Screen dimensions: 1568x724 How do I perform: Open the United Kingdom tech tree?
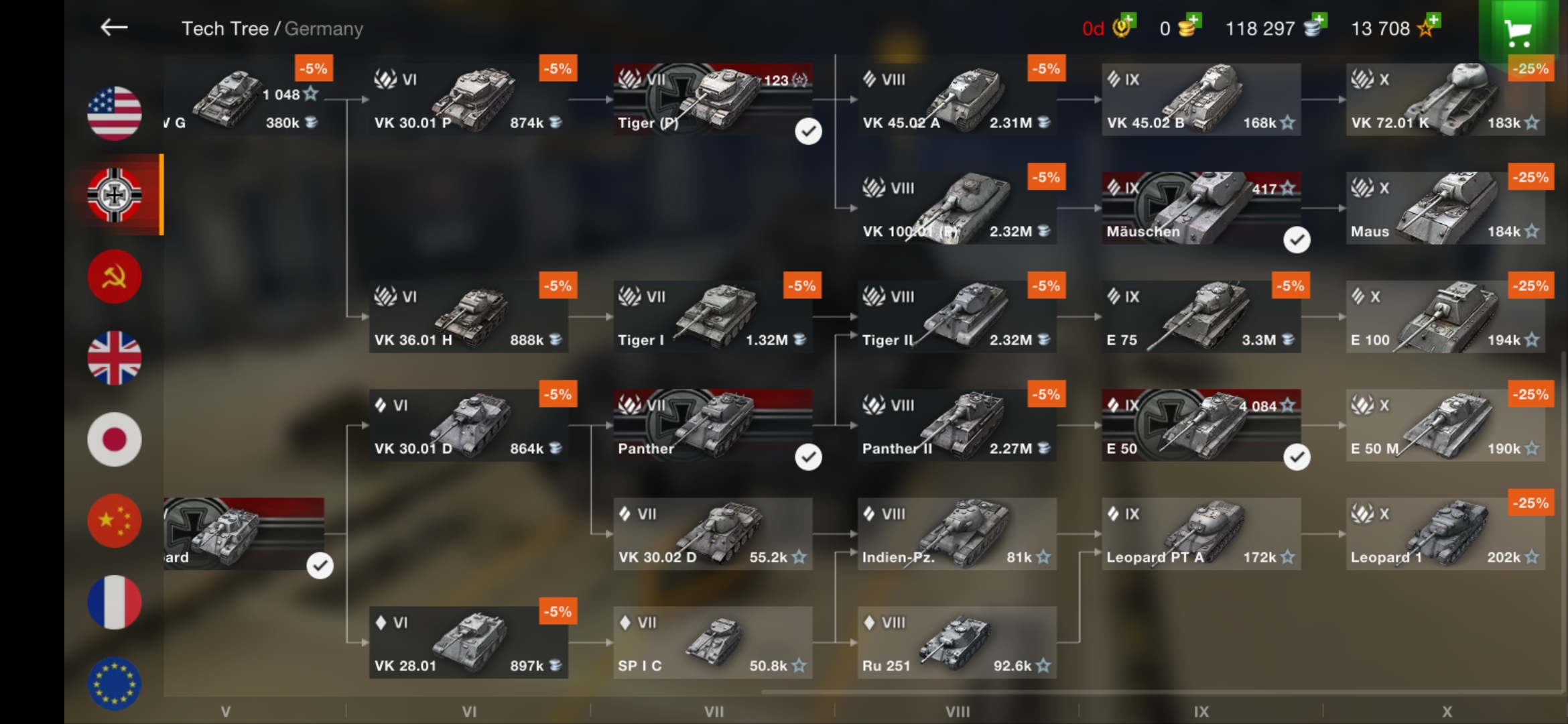tap(114, 357)
